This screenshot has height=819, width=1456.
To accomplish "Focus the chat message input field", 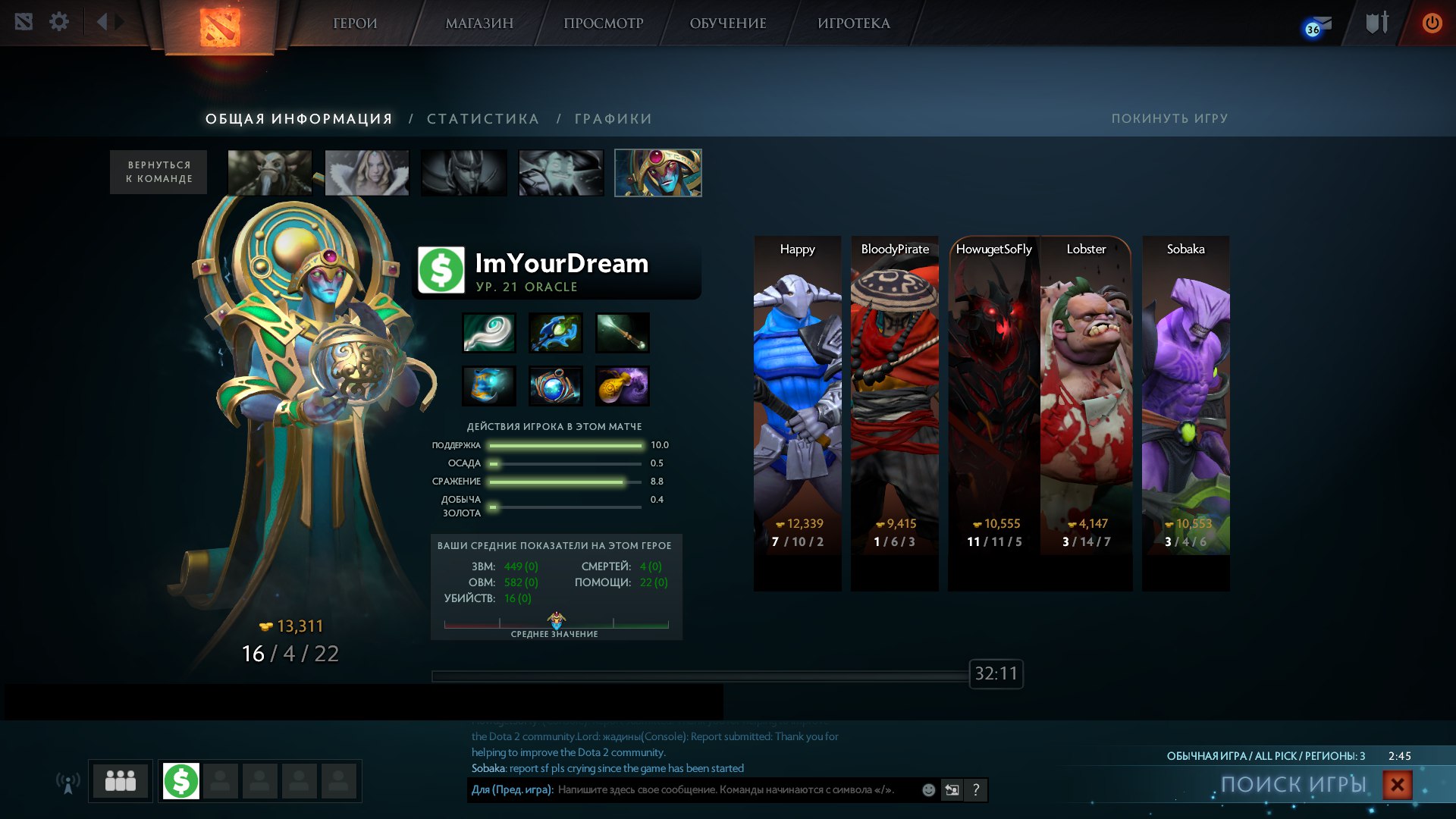I will click(x=728, y=790).
